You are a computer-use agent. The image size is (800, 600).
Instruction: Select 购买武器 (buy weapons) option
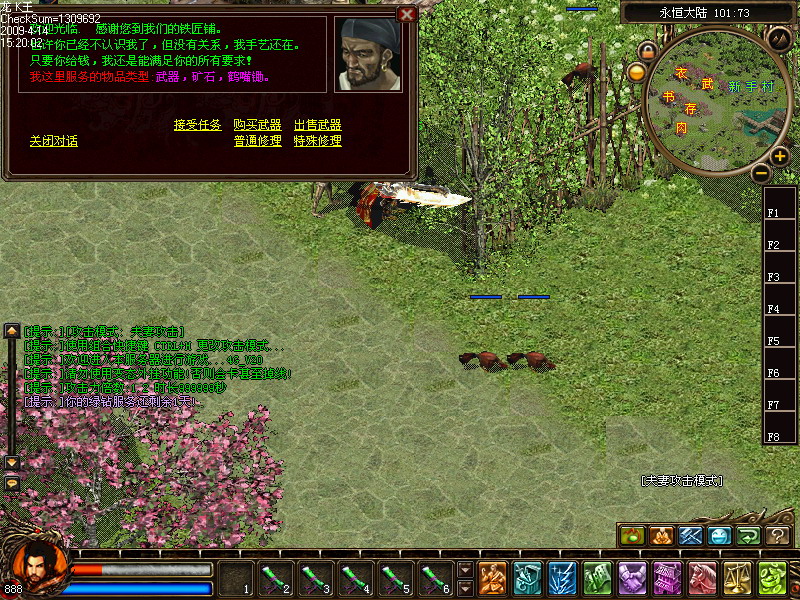[x=257, y=125]
